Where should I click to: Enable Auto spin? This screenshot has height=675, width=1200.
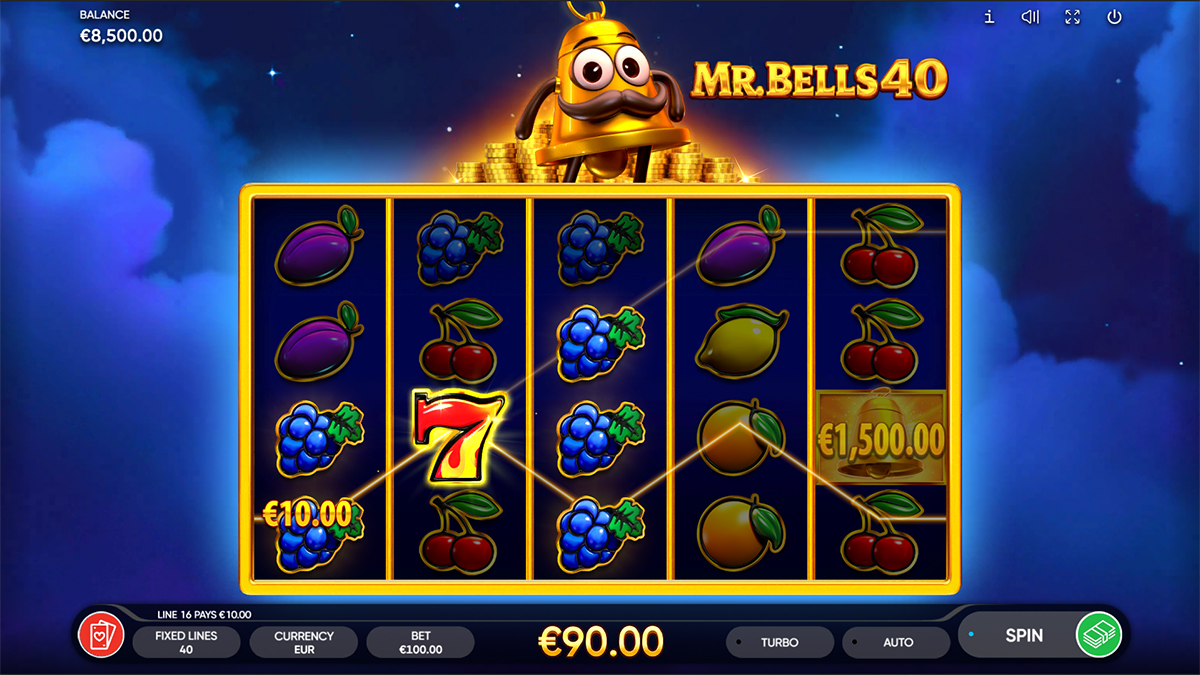897,642
